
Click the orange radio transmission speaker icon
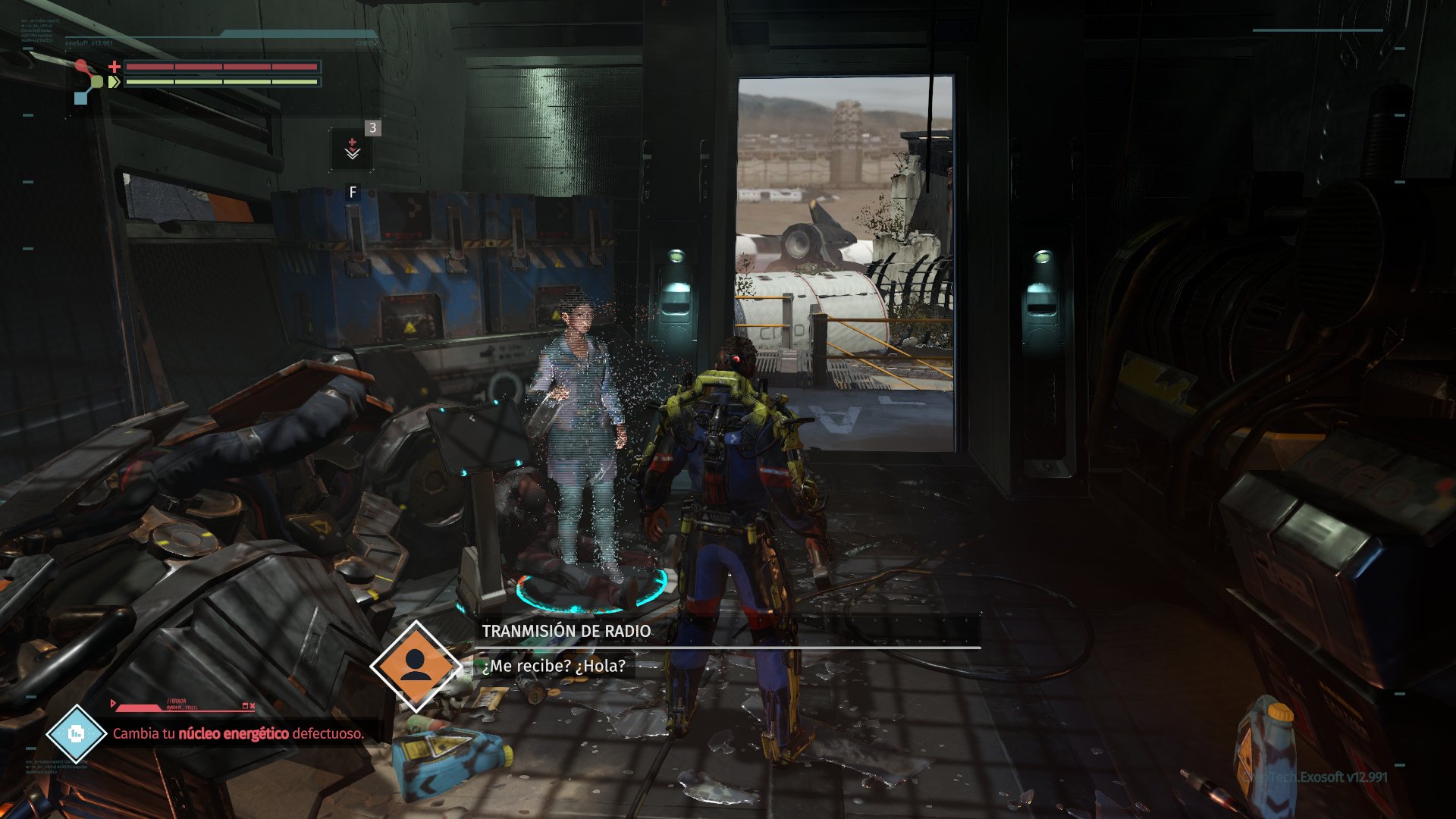pos(416,667)
